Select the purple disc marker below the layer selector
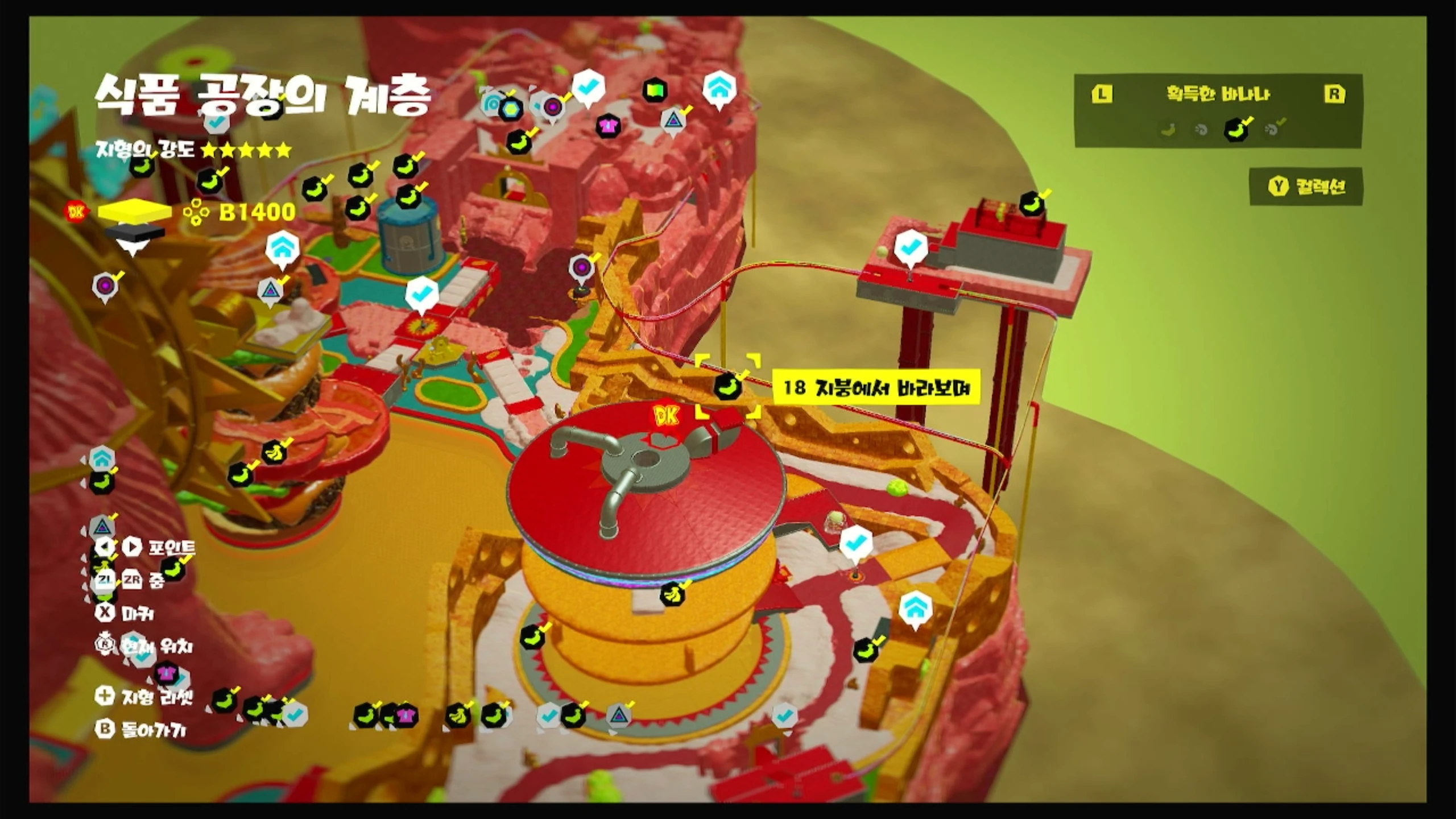Viewport: 1456px width, 819px height. click(105, 285)
